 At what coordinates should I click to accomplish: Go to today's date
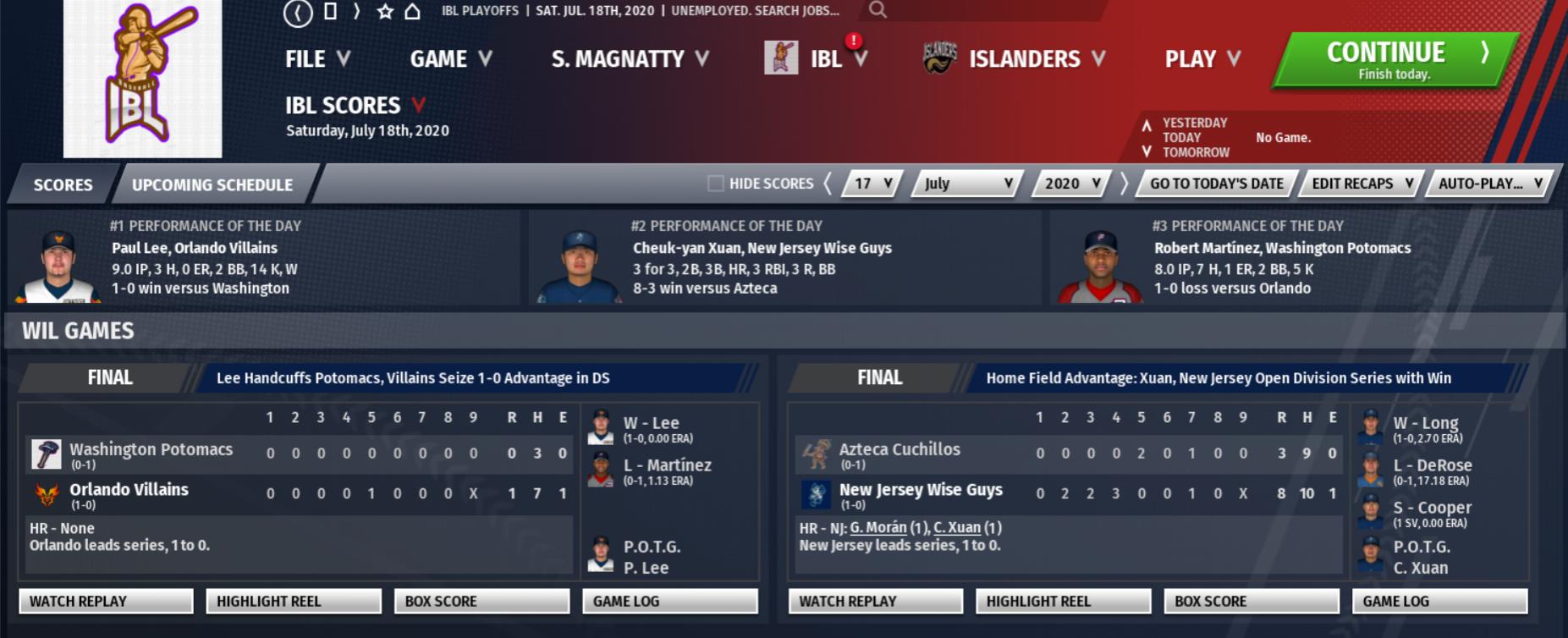tap(1216, 184)
